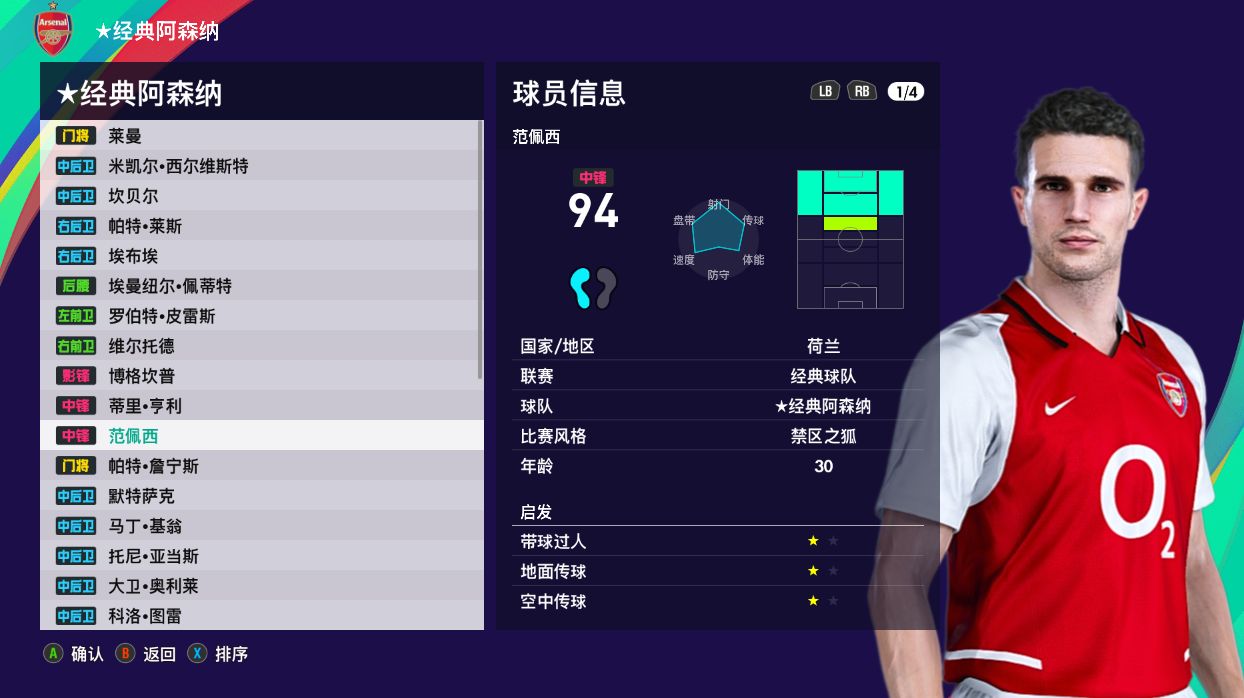
Task: Select 博格坎普 in the player list
Action: pos(260,376)
